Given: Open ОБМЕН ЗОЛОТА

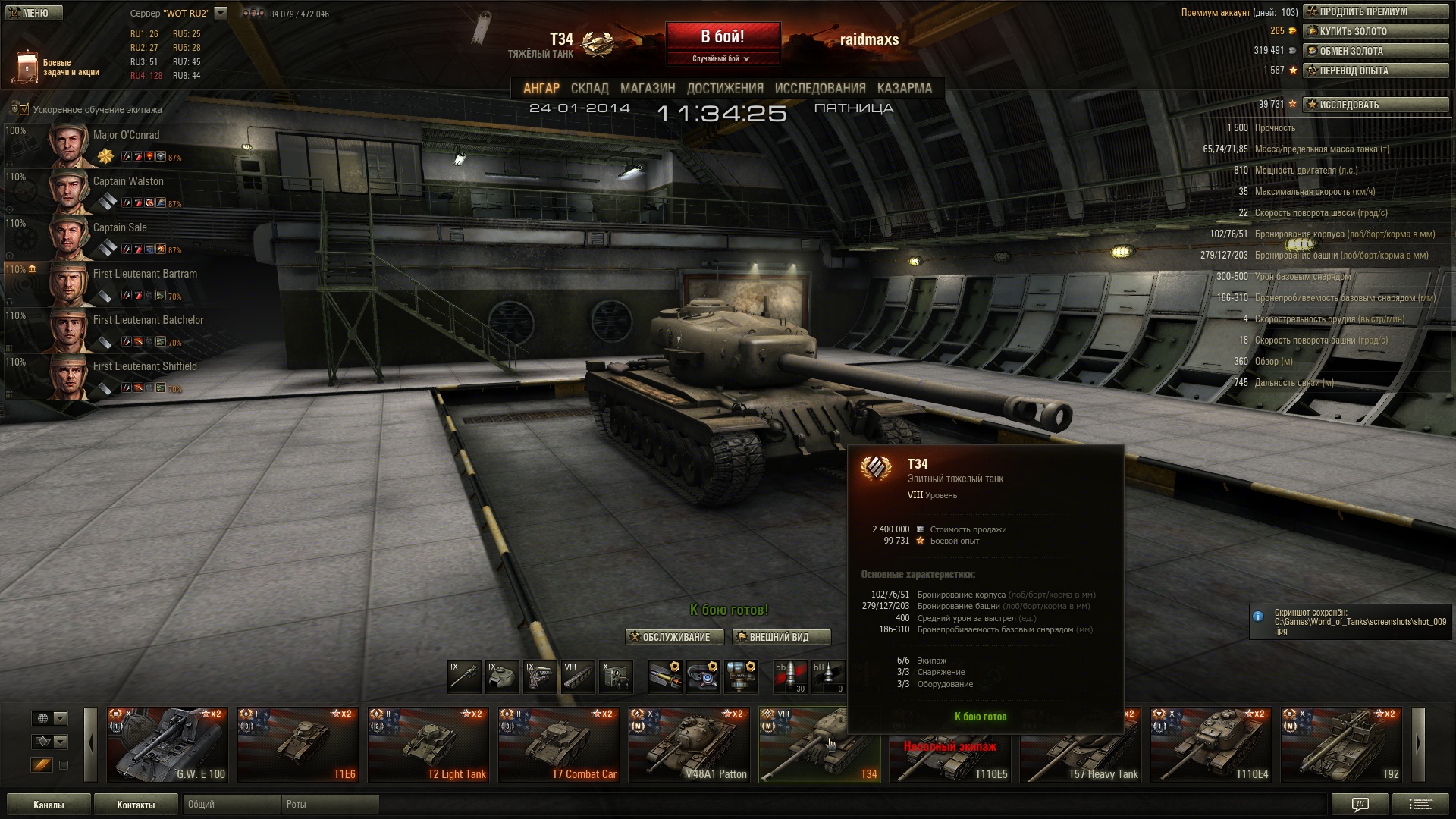Looking at the screenshot, I should click(1375, 51).
